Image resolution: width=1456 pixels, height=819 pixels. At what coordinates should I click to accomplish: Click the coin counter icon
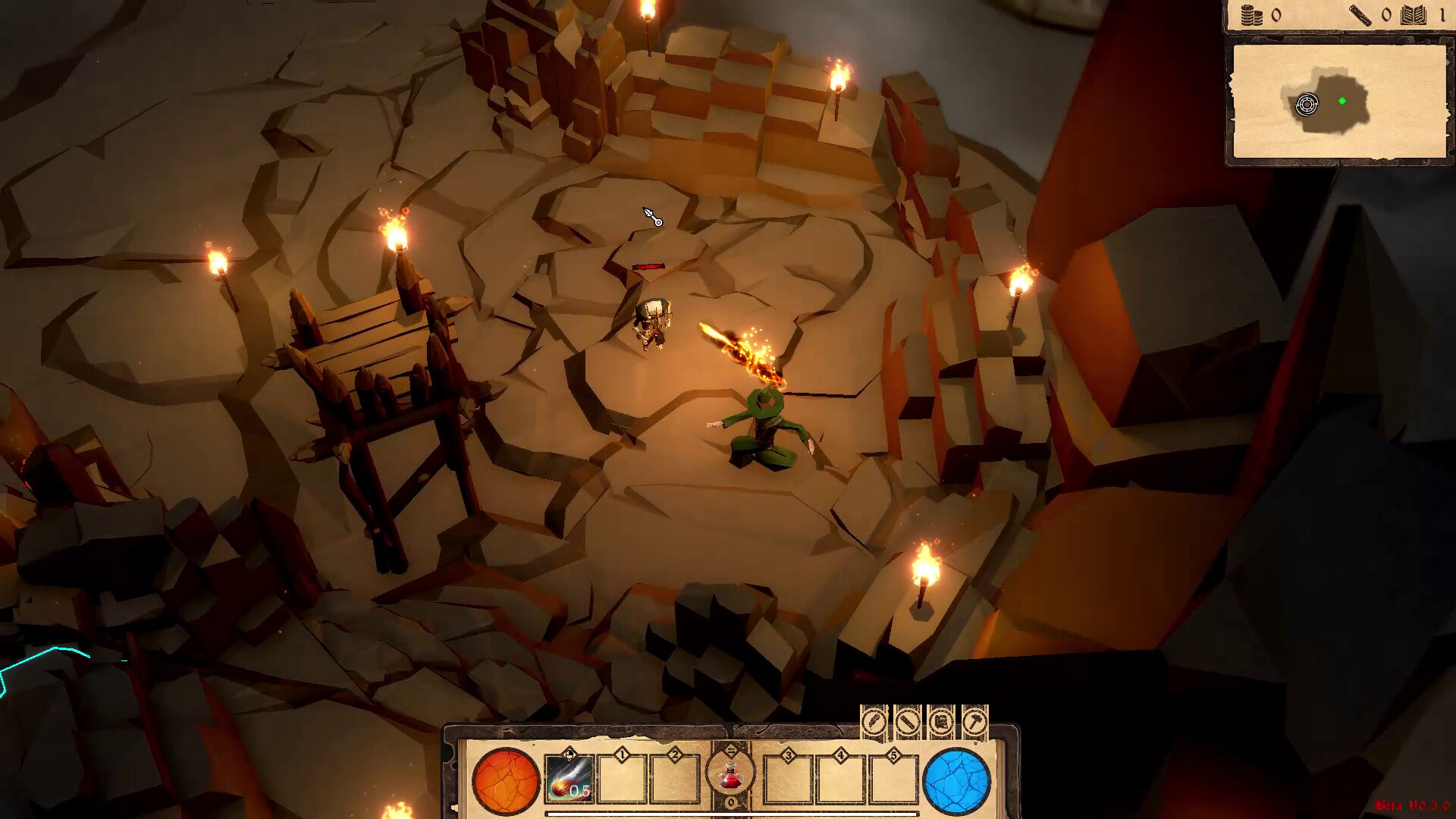(1251, 14)
